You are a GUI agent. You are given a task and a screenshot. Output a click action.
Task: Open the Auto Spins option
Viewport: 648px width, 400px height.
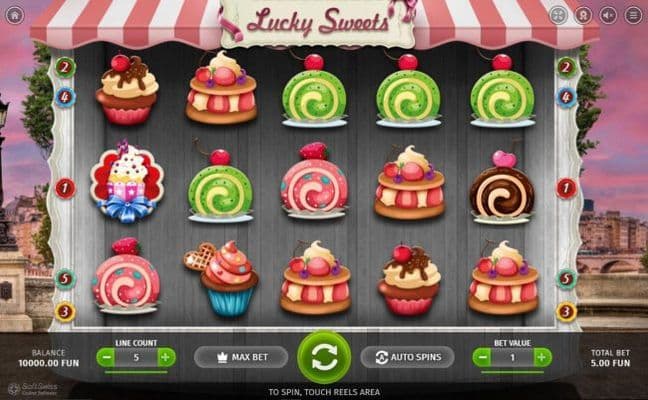(x=407, y=357)
